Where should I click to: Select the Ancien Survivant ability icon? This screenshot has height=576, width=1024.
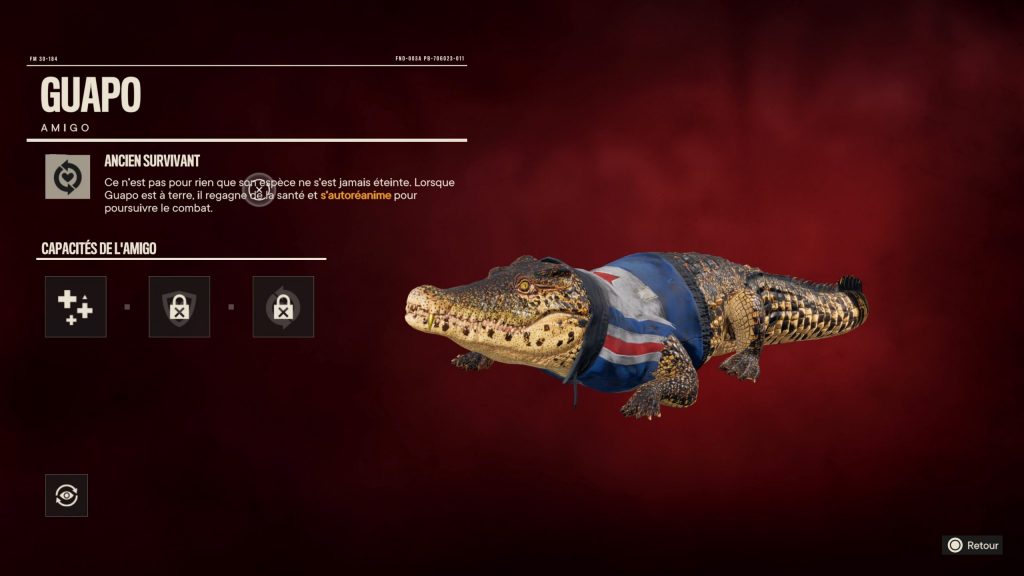[x=67, y=176]
